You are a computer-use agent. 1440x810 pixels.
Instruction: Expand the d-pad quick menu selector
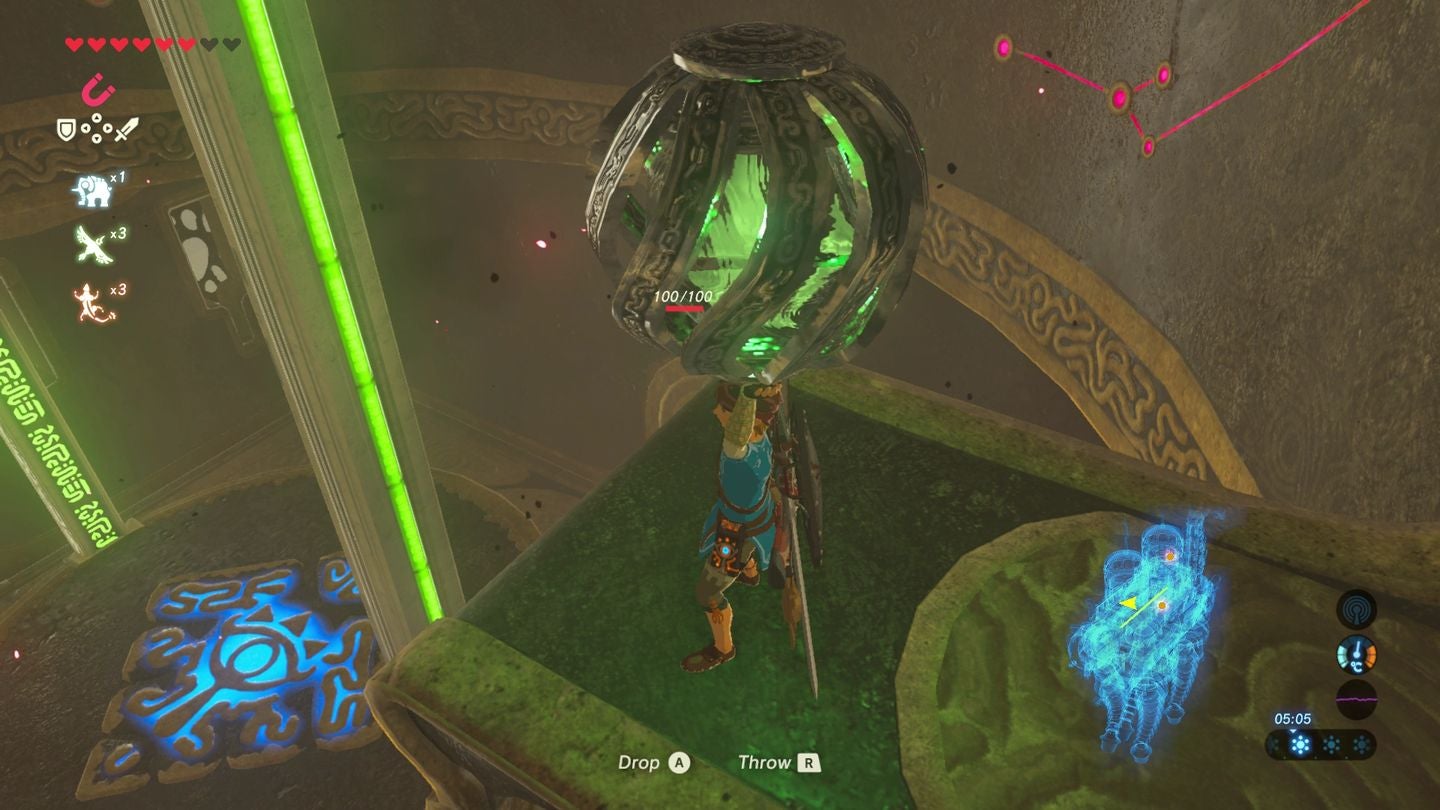(96, 130)
